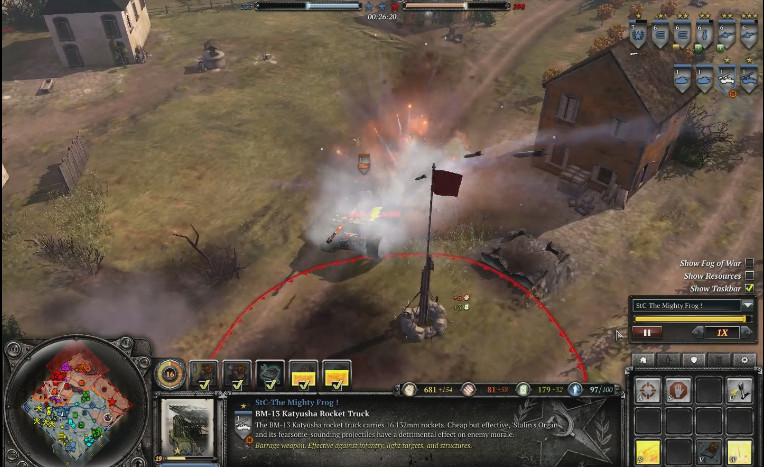Choose the stop hand command
The image size is (764, 467).
[x=677, y=390]
